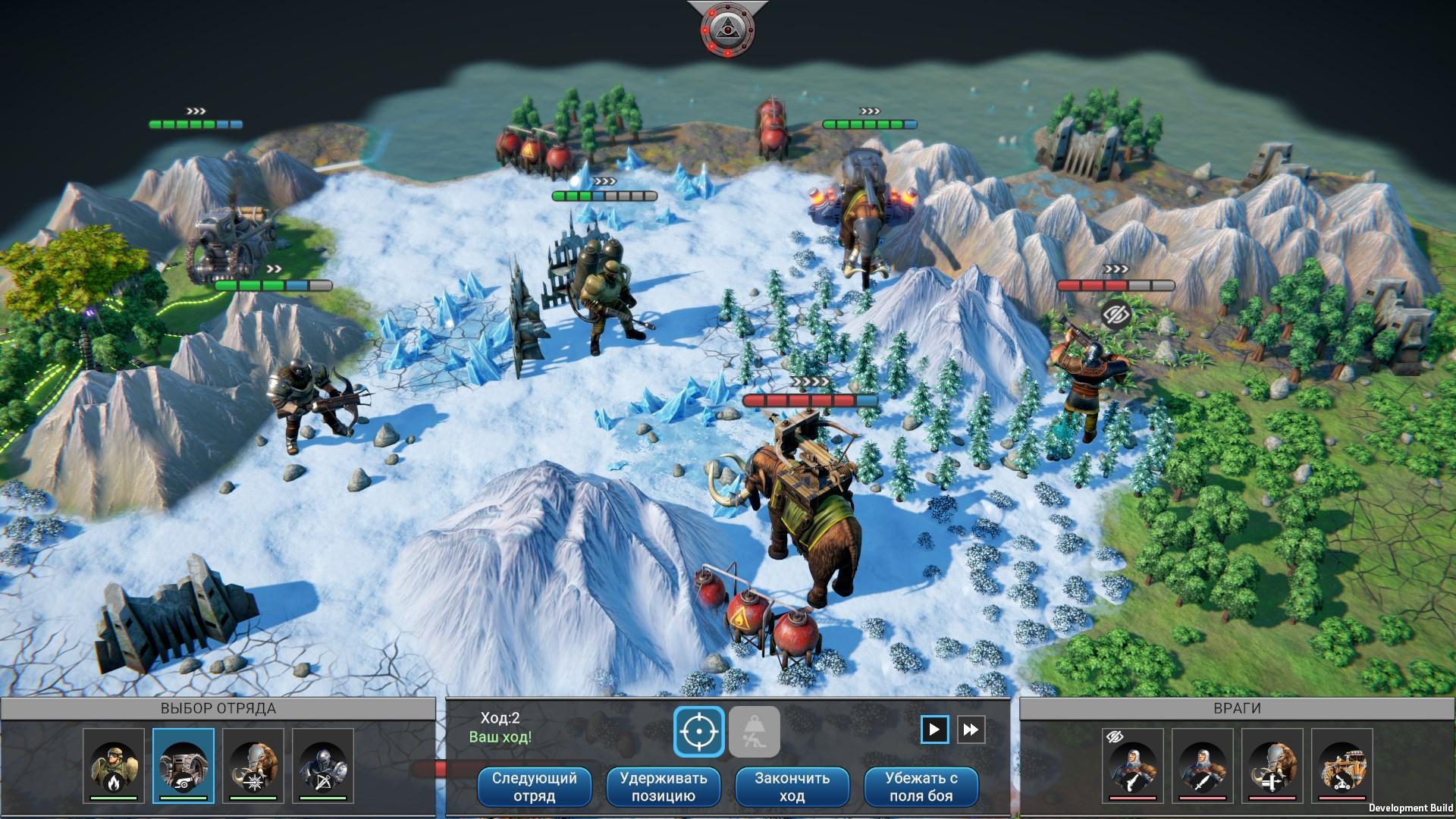
Task: Enable fast-forward battle speed
Action: [x=971, y=730]
